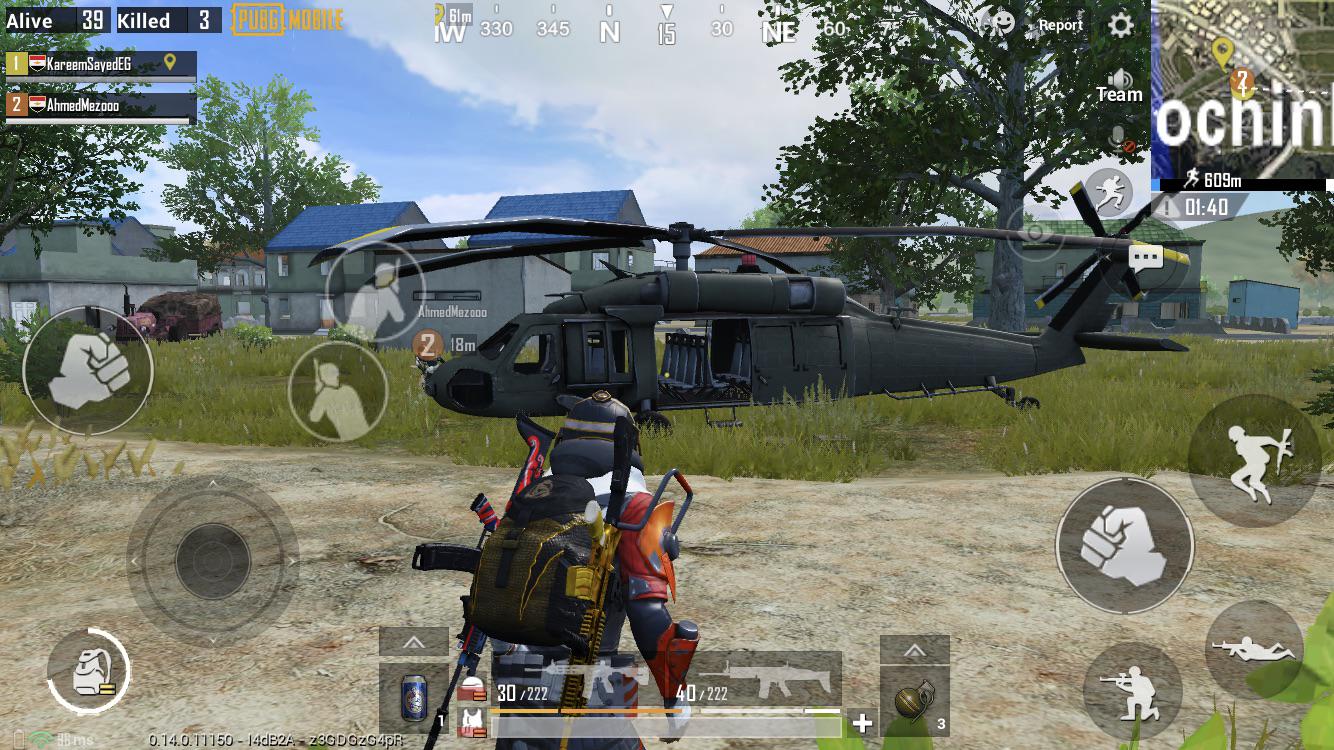This screenshot has height=750, width=1334.
Task: Open the quick chat speech bubble
Action: 1146,258
